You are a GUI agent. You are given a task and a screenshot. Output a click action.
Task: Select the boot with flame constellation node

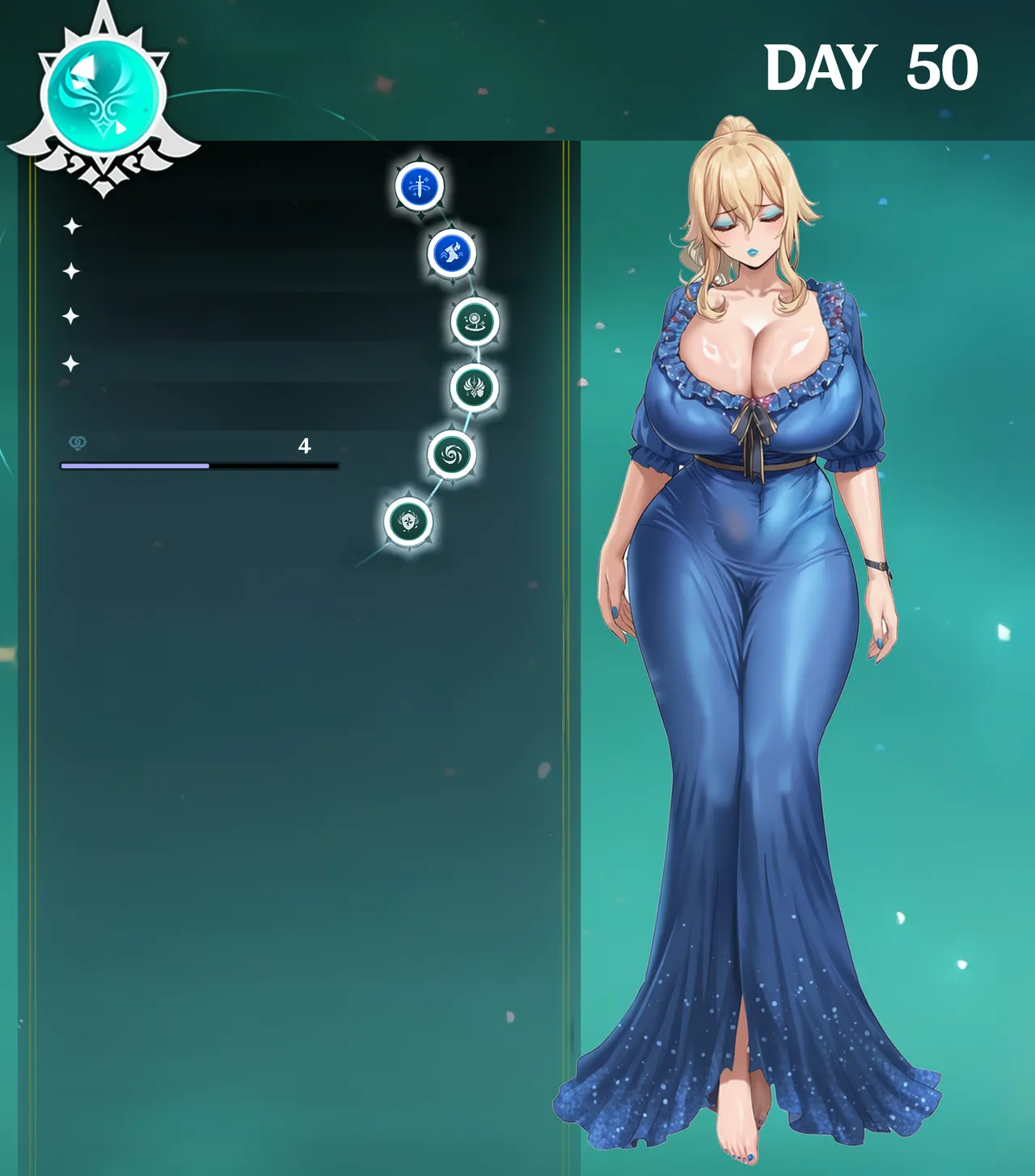pyautogui.click(x=452, y=253)
